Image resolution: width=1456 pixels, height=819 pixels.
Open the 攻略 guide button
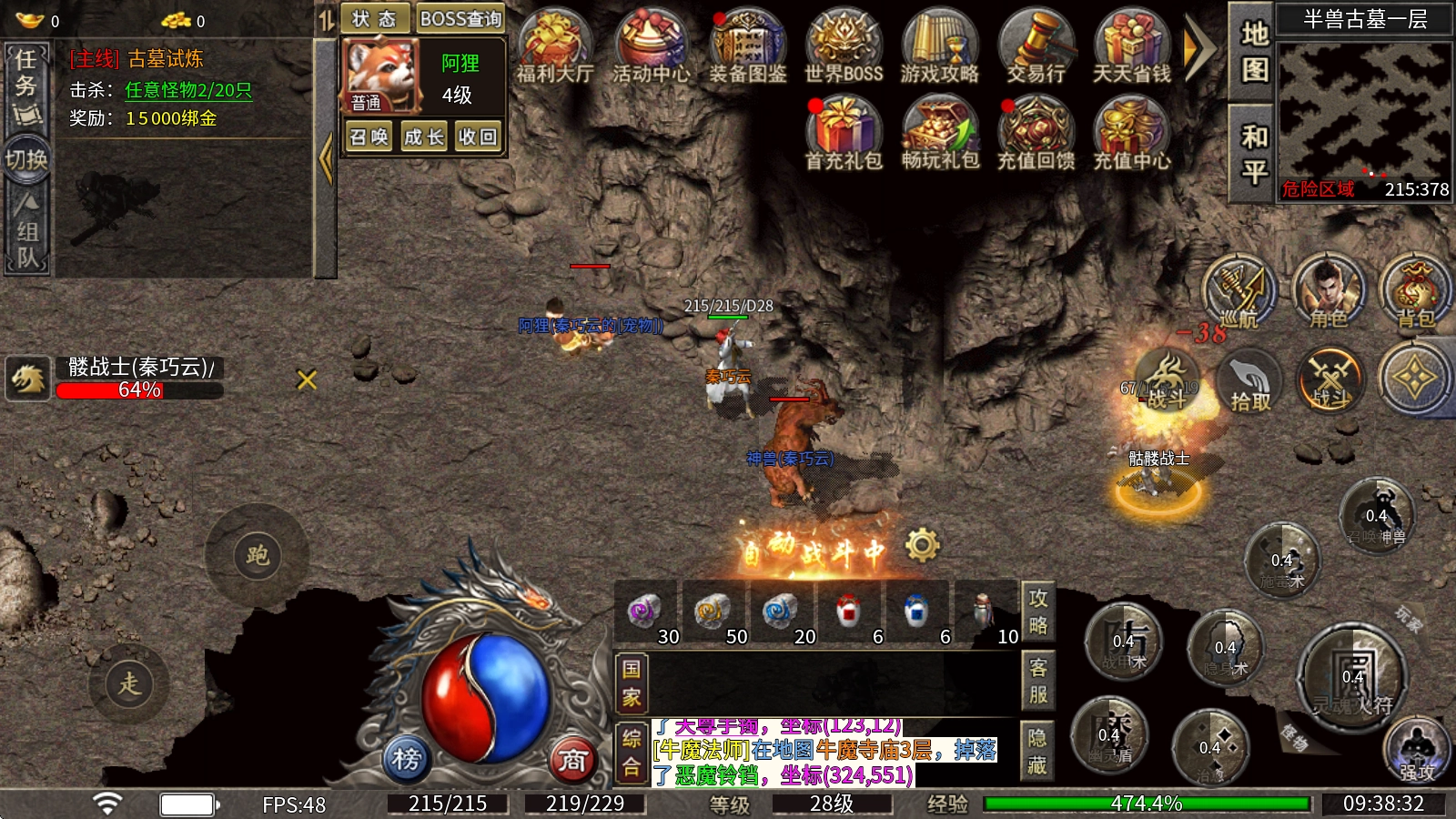(x=1038, y=612)
